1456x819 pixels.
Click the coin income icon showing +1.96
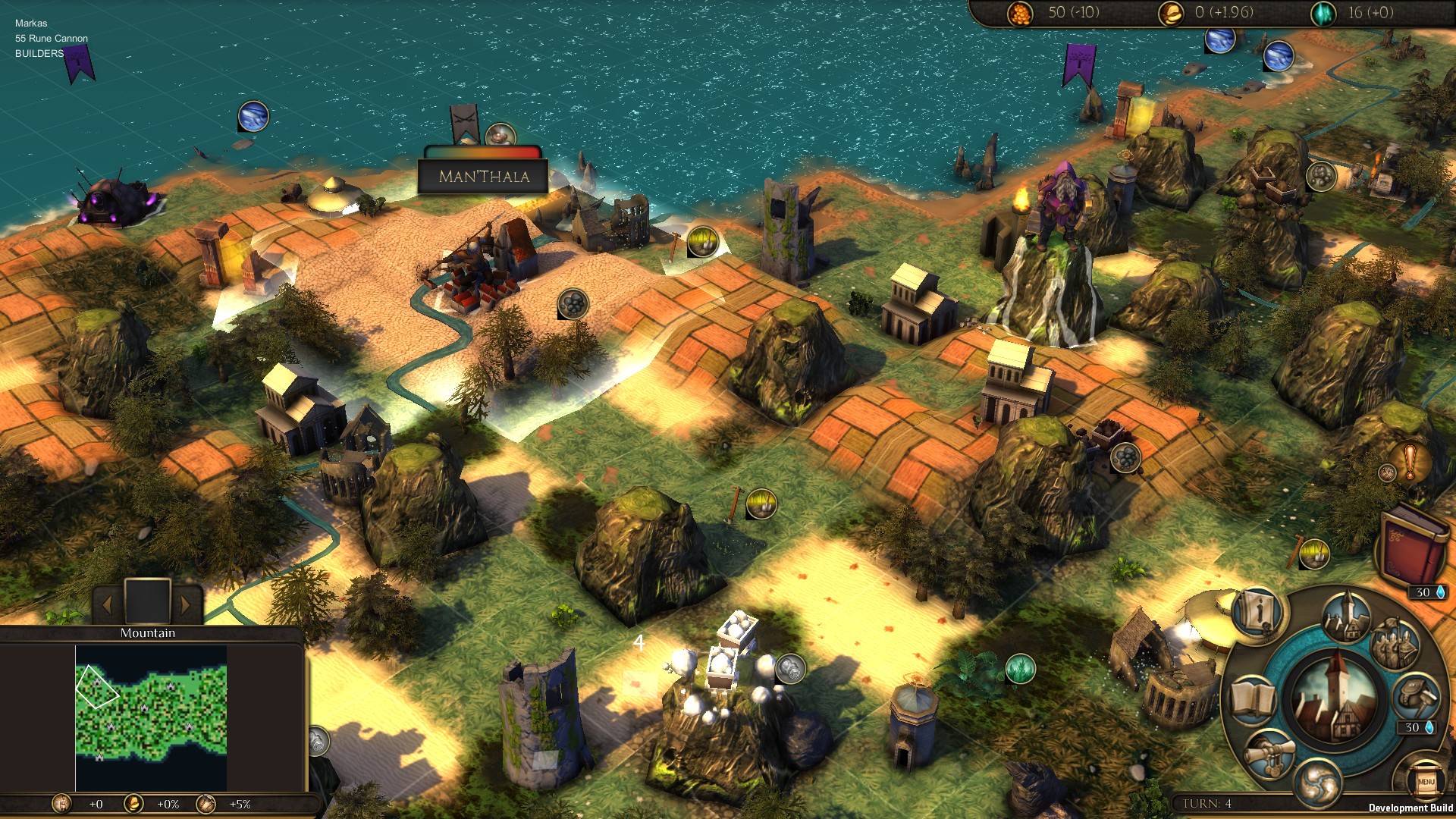pyautogui.click(x=1172, y=13)
